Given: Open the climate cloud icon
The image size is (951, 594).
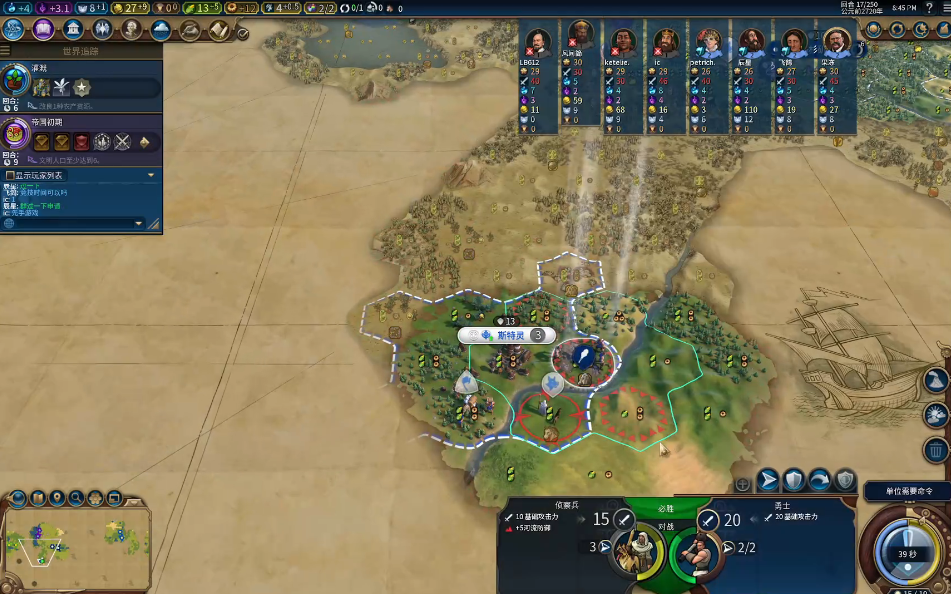Looking at the screenshot, I should [160, 30].
